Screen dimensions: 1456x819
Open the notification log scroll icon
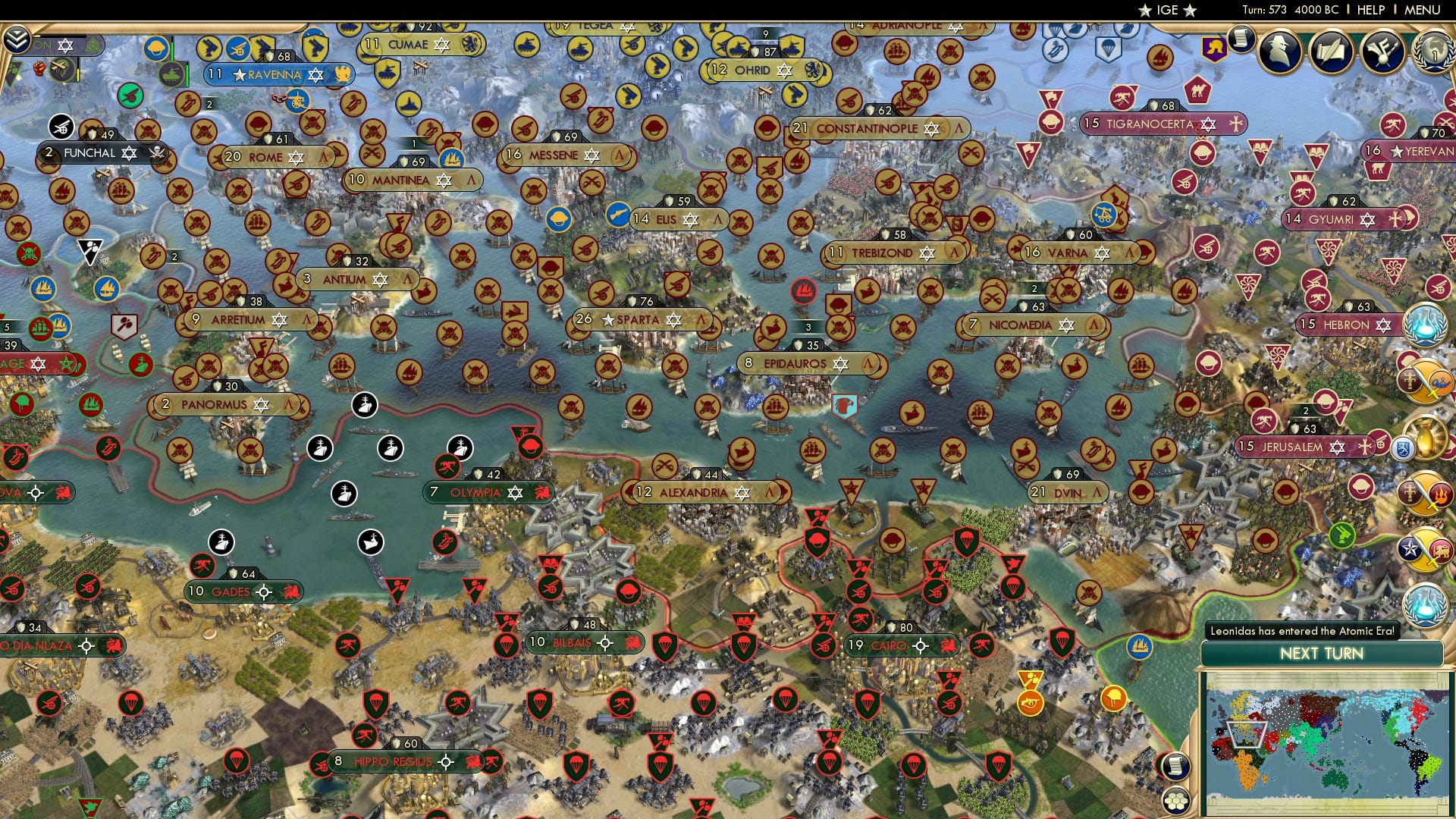pos(1240,42)
